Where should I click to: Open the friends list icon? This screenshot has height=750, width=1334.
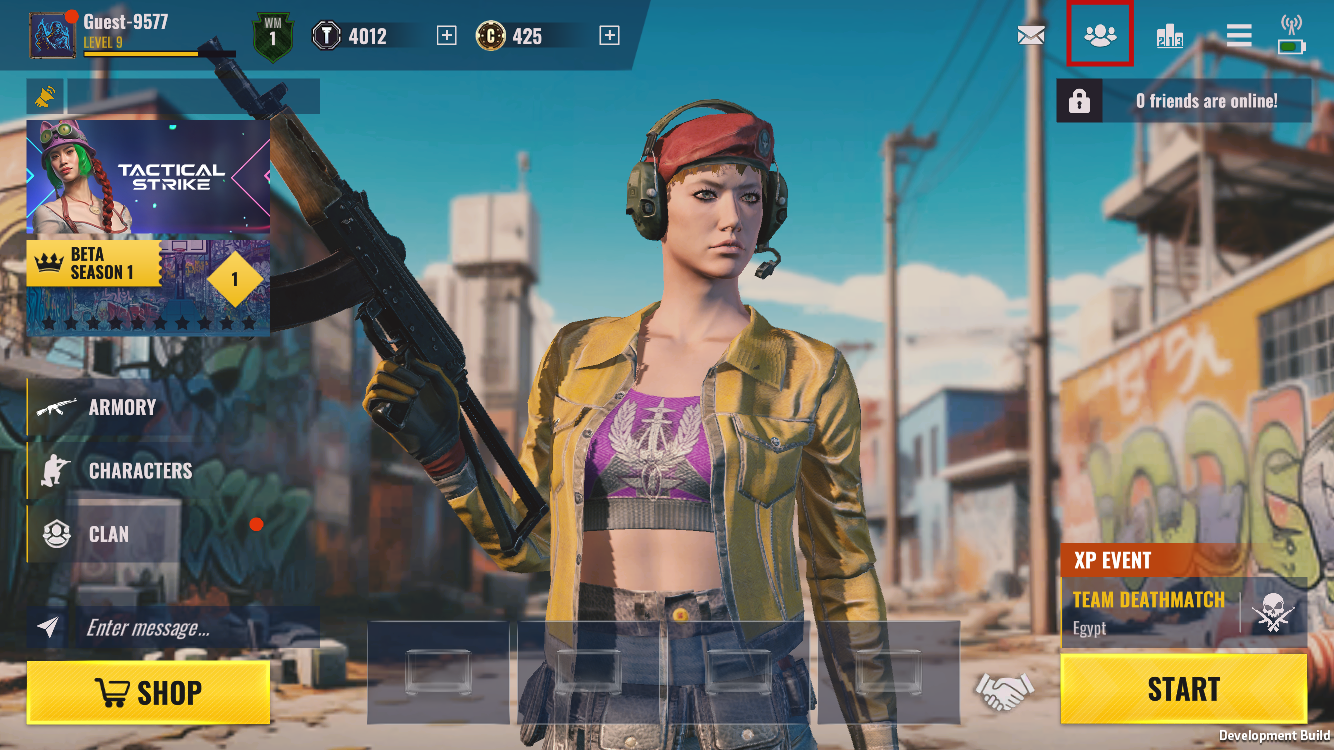click(1100, 36)
